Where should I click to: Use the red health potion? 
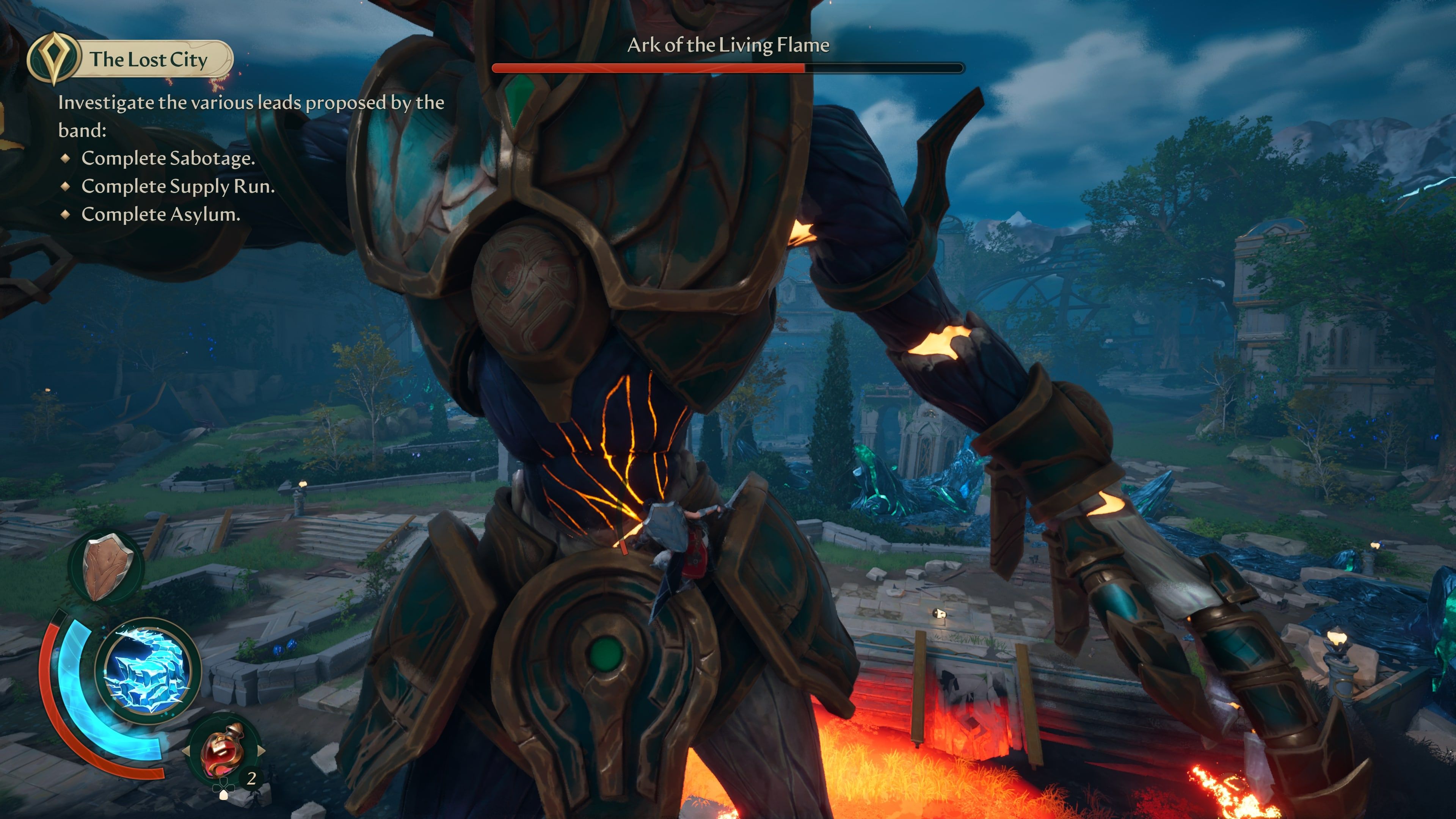point(223,751)
